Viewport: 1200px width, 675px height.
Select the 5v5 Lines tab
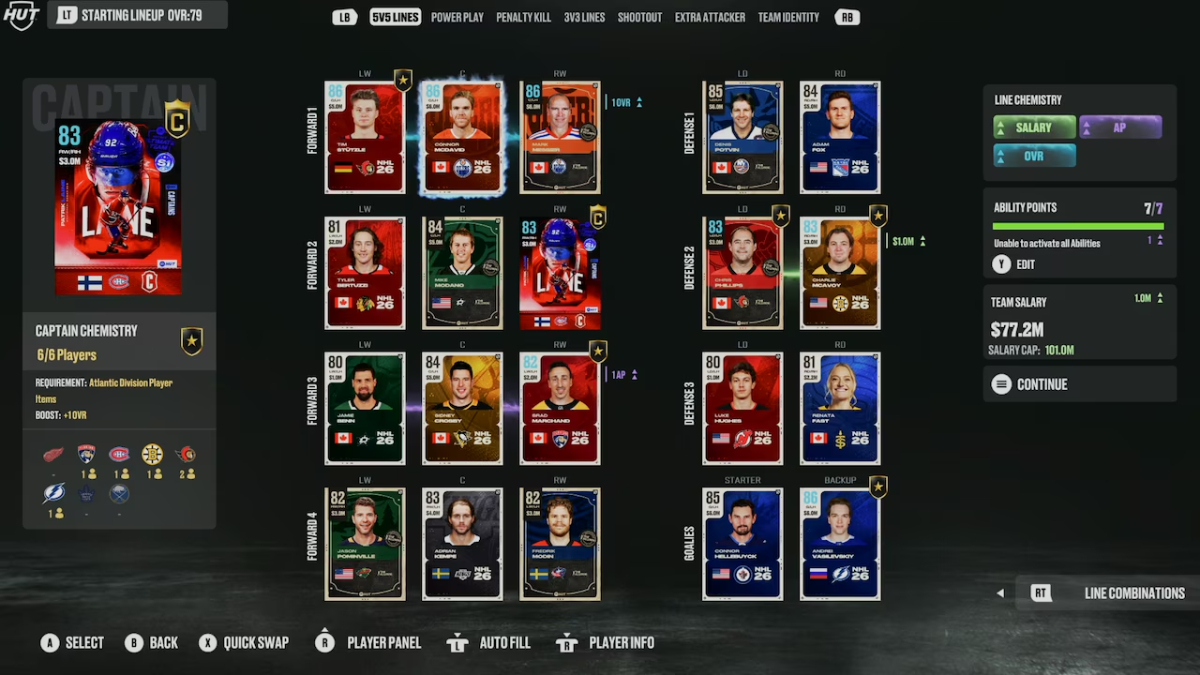tap(395, 17)
